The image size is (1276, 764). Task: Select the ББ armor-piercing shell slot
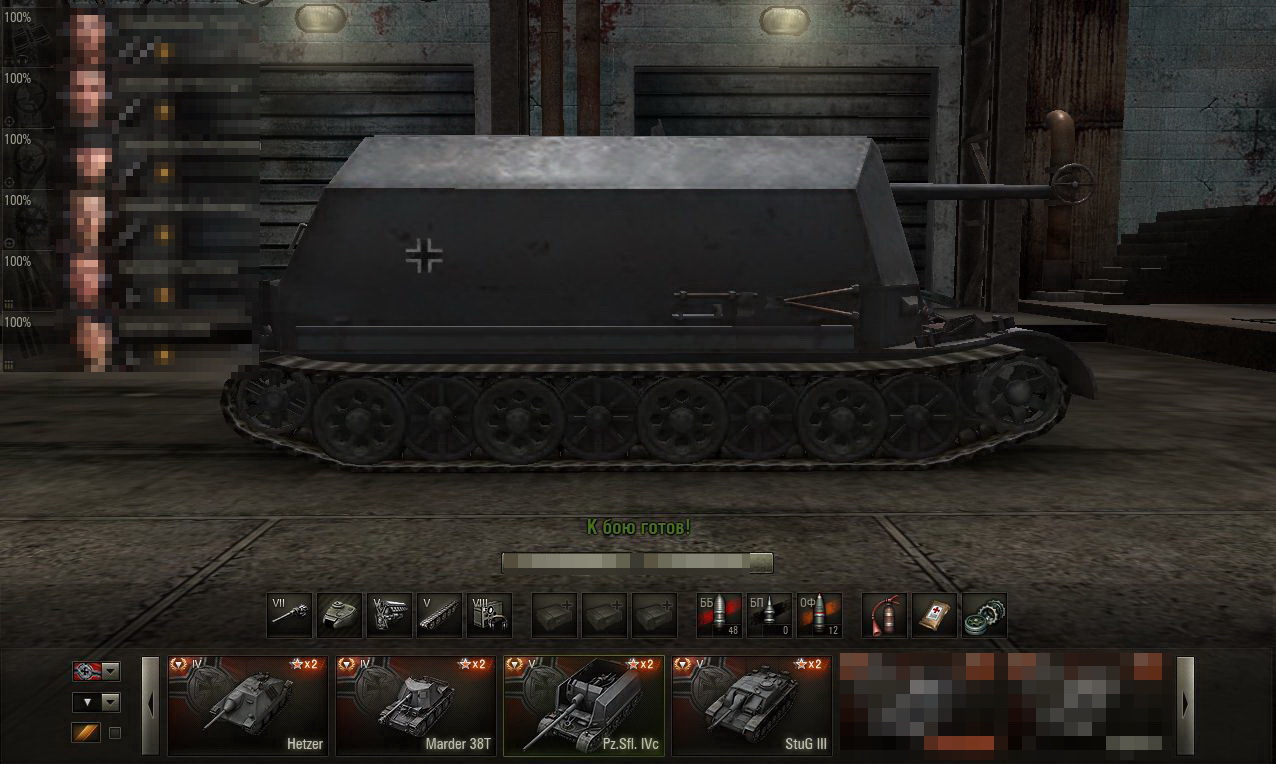(x=719, y=615)
